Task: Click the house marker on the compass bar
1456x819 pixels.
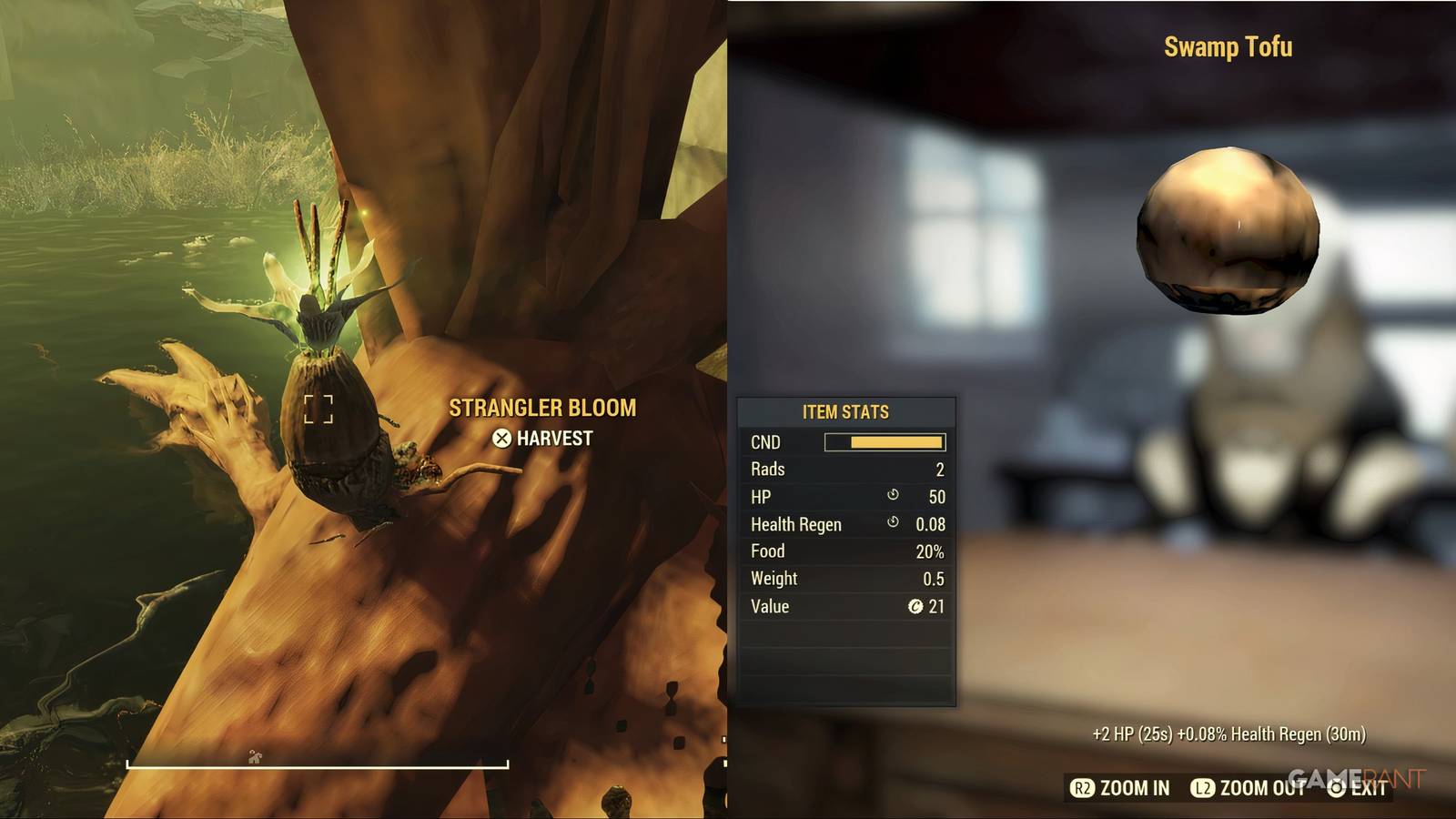Action: point(253,758)
